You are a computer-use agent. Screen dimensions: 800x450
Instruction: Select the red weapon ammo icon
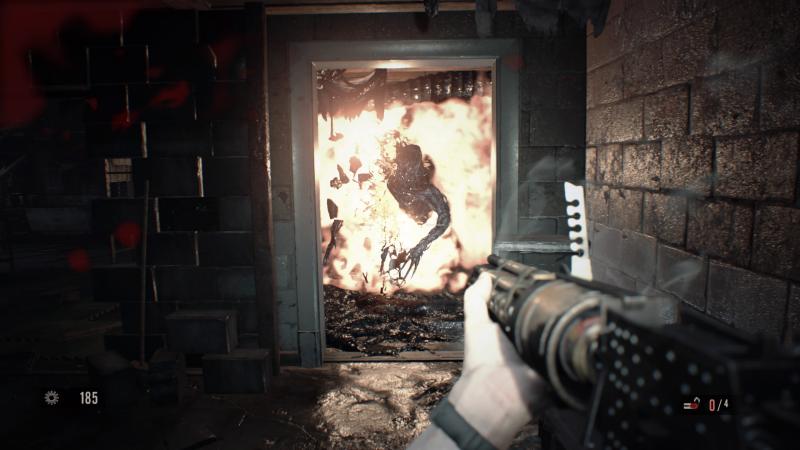click(691, 405)
